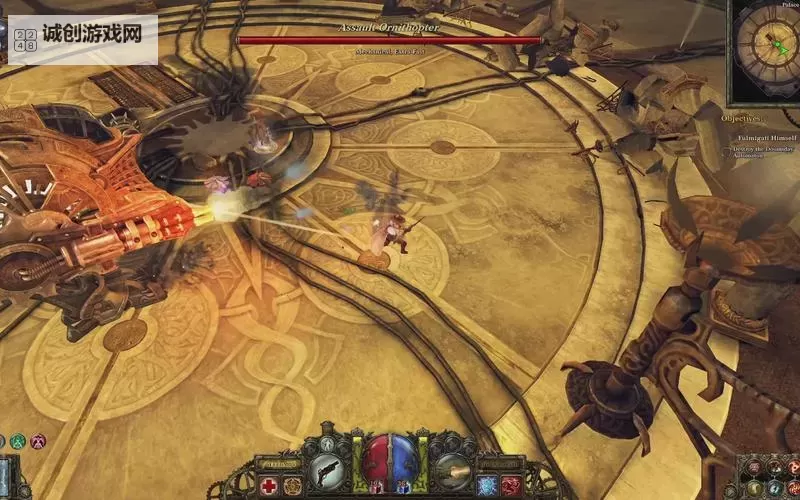This screenshot has height=500, width=800.
Task: Use the red cross healing skill
Action: tap(269, 486)
